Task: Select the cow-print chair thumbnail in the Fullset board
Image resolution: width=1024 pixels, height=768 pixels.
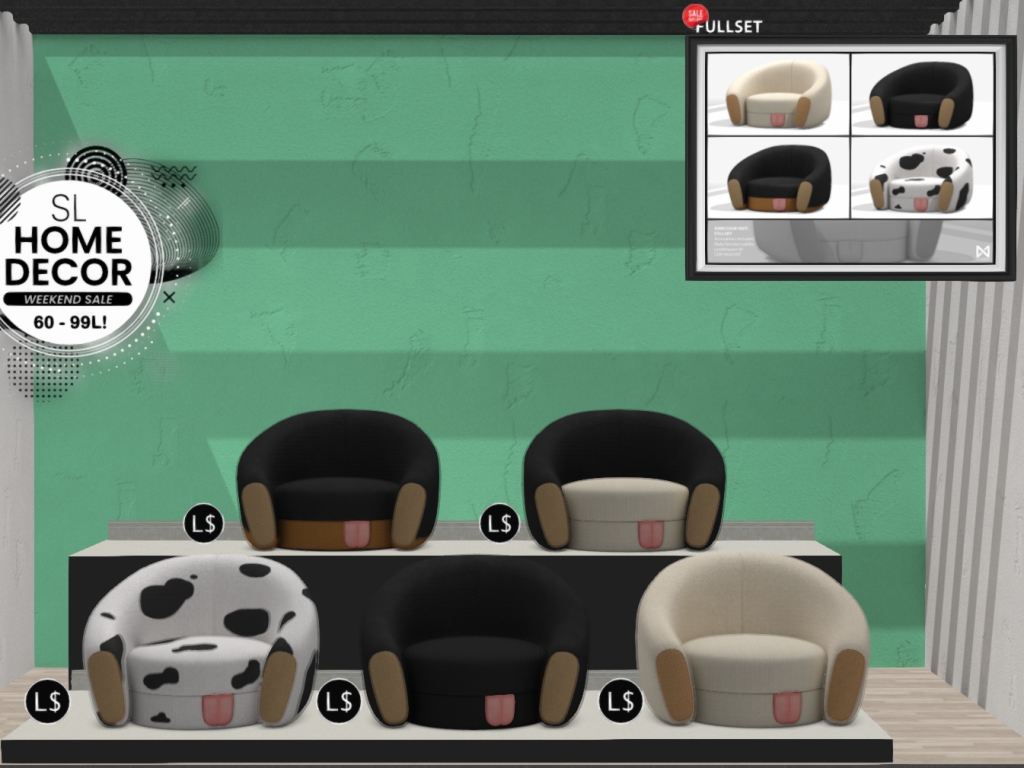Action: click(921, 179)
